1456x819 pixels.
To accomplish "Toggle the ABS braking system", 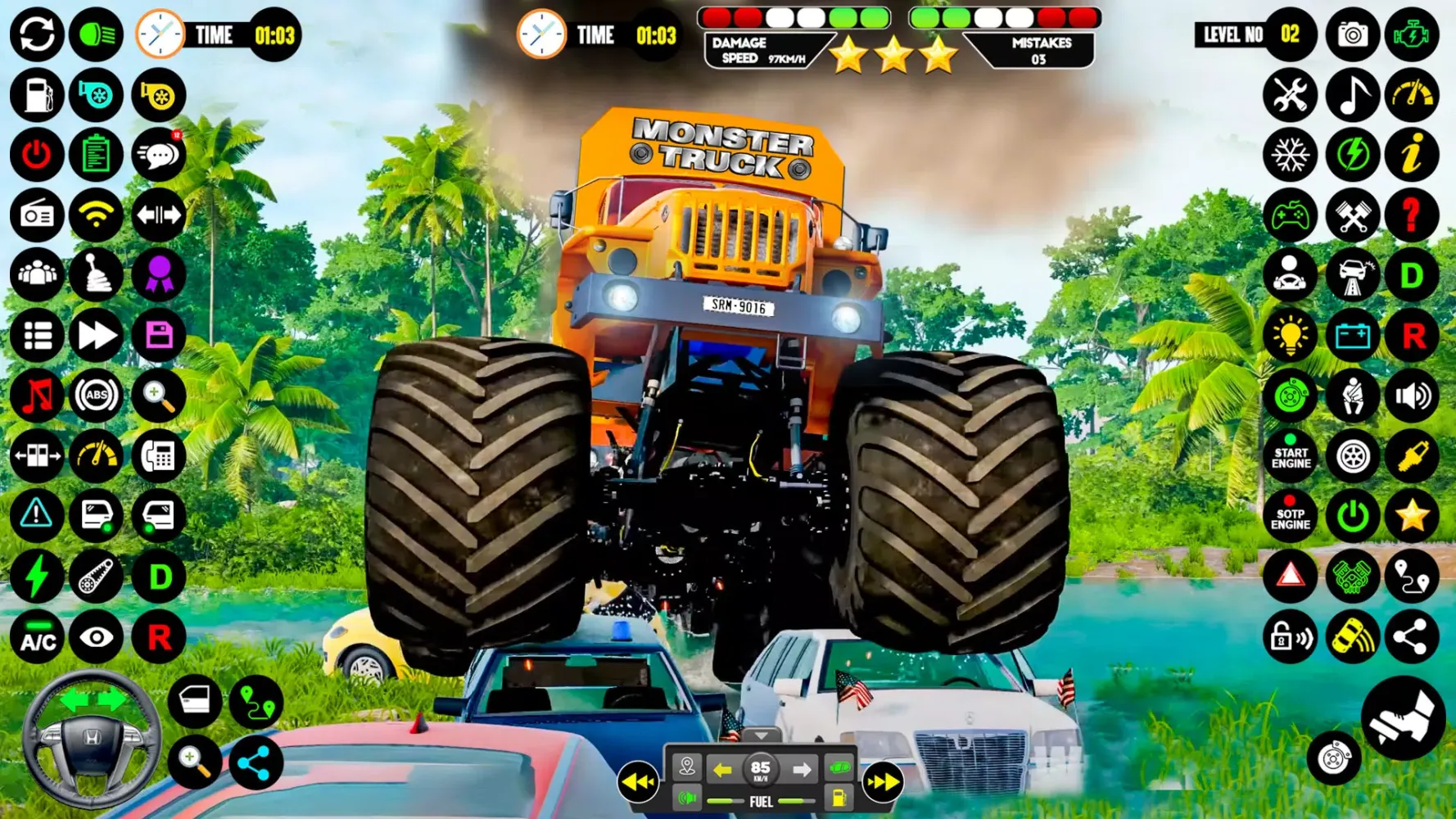I will click(x=97, y=396).
